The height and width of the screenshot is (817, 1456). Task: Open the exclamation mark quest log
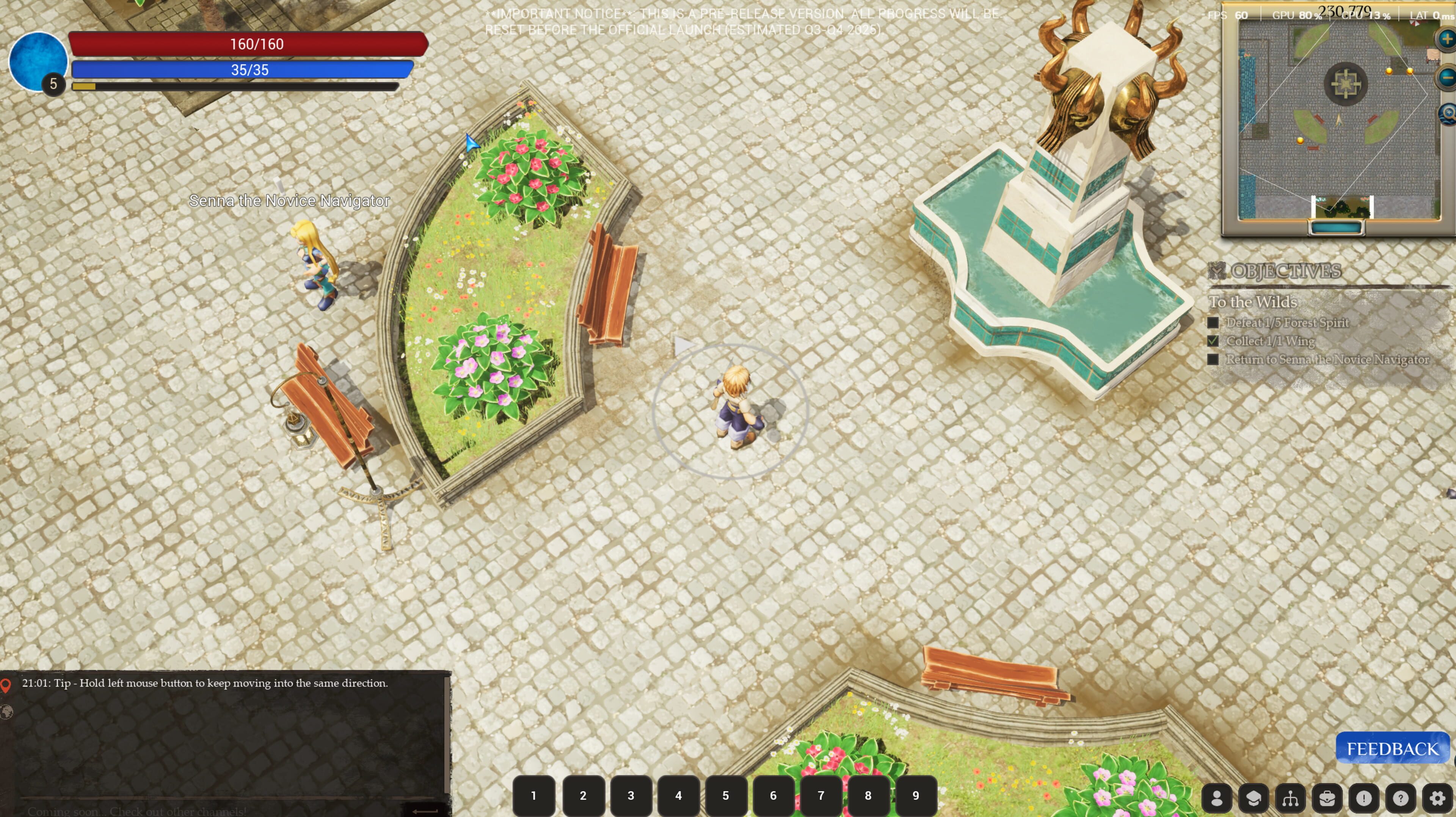[x=1363, y=798]
